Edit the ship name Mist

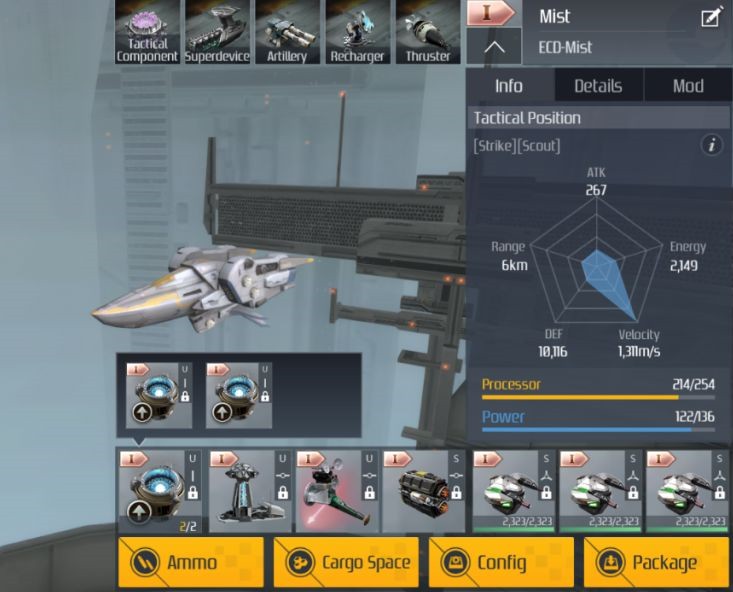tap(712, 17)
